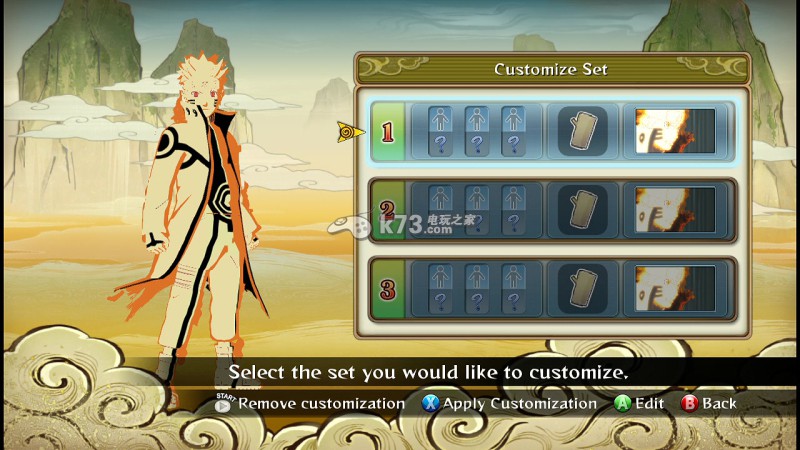800x450 pixels.
Task: Select the item pouch in set 3
Action: pyautogui.click(x=581, y=289)
